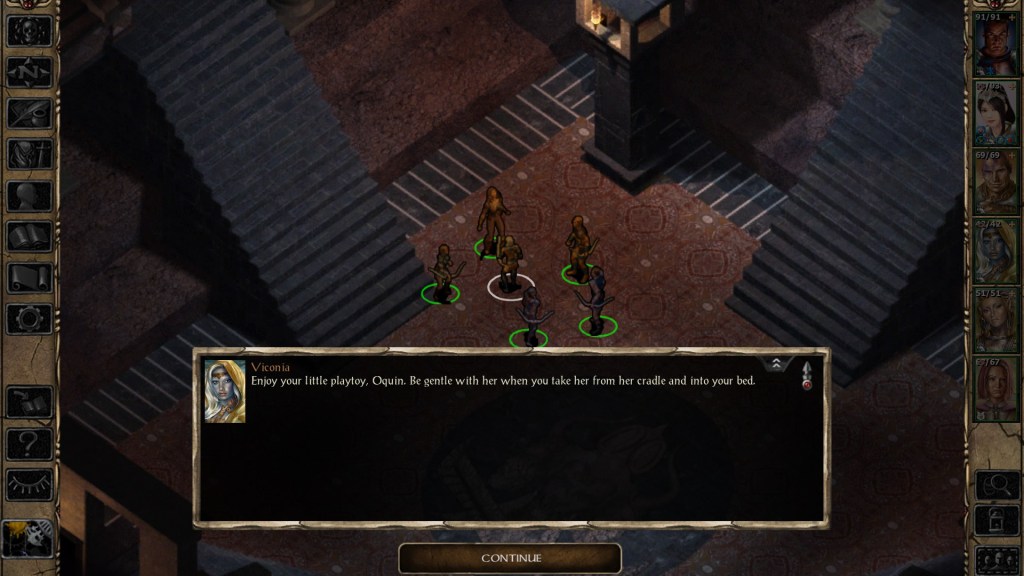Expand the dialogue box with the double-chevron
The height and width of the screenshot is (576, 1024).
click(775, 365)
